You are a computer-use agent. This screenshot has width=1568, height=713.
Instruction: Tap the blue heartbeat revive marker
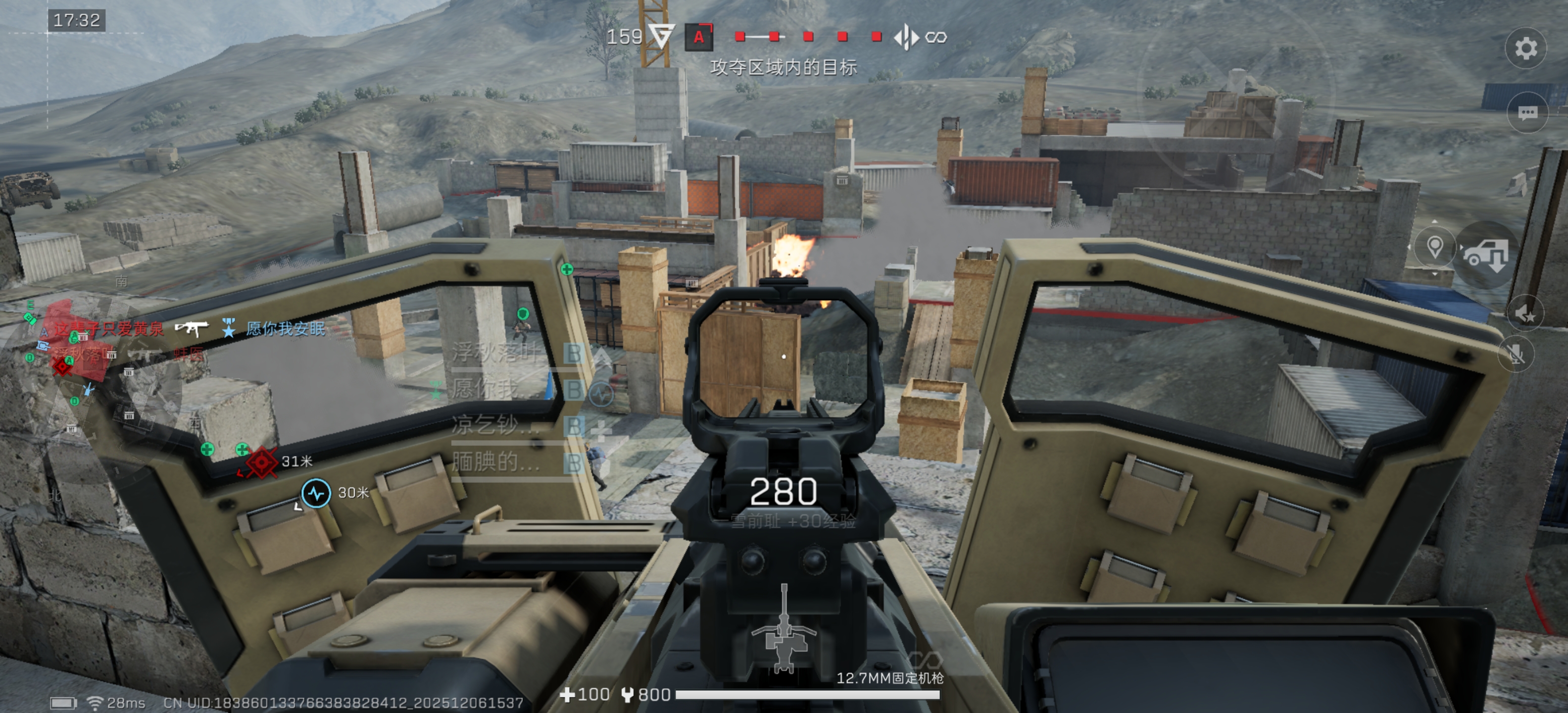[x=317, y=493]
